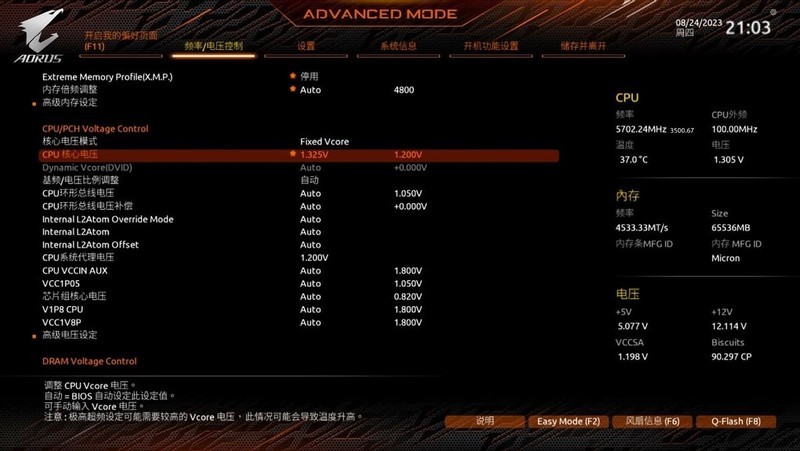Open the 频率/电压控制 tab

click(x=213, y=46)
